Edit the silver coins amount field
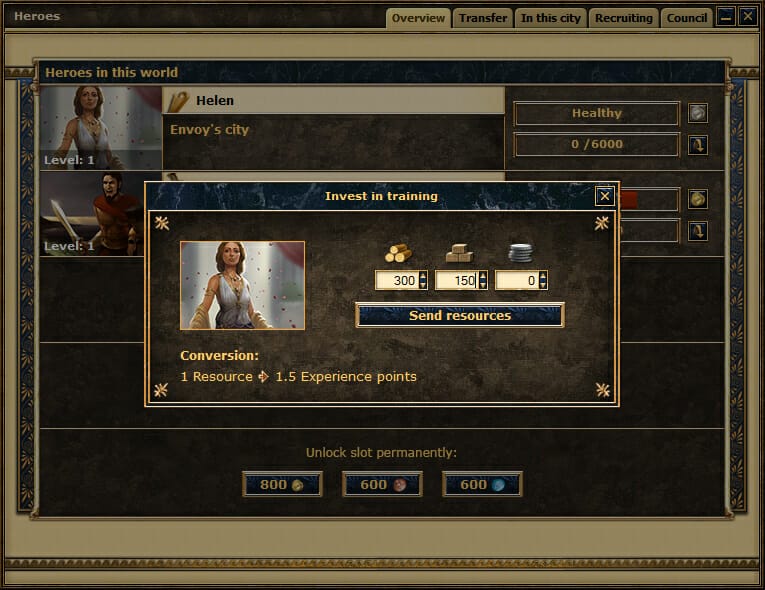Screen dimensions: 765x590 coord(516,281)
